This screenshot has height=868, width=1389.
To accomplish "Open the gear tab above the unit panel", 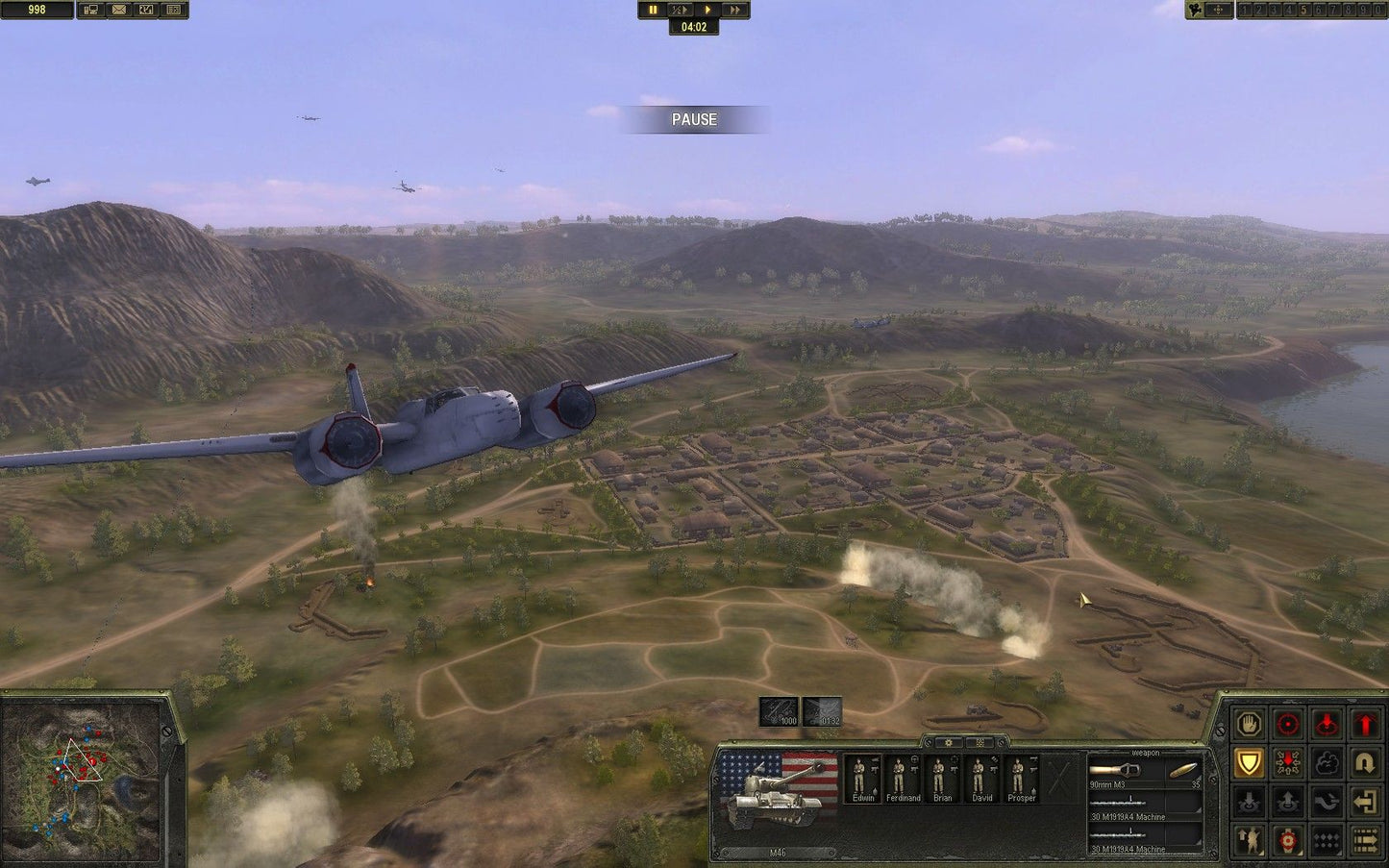I will [949, 742].
